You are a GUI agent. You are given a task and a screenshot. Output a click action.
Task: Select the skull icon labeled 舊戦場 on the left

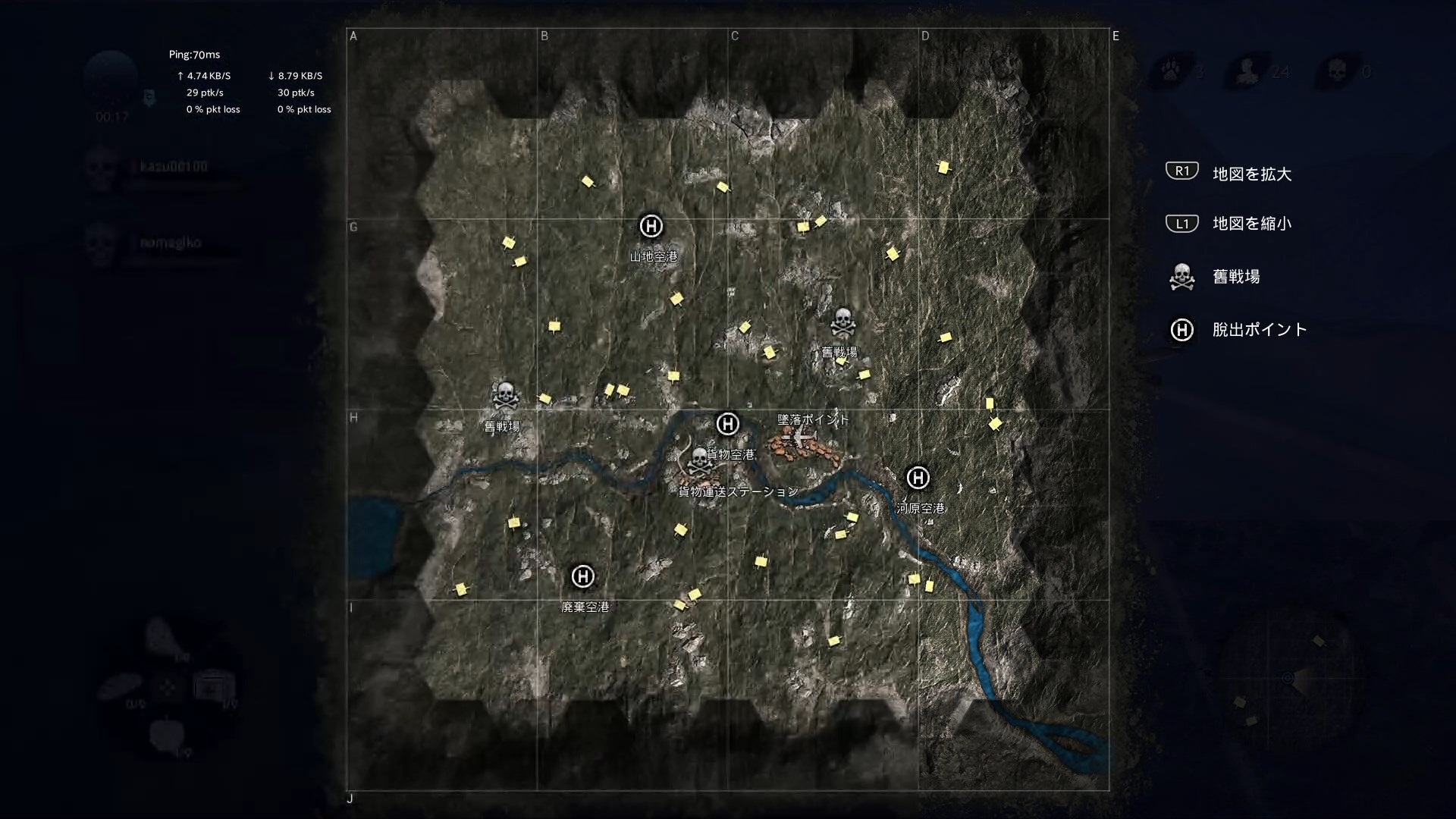(x=504, y=396)
